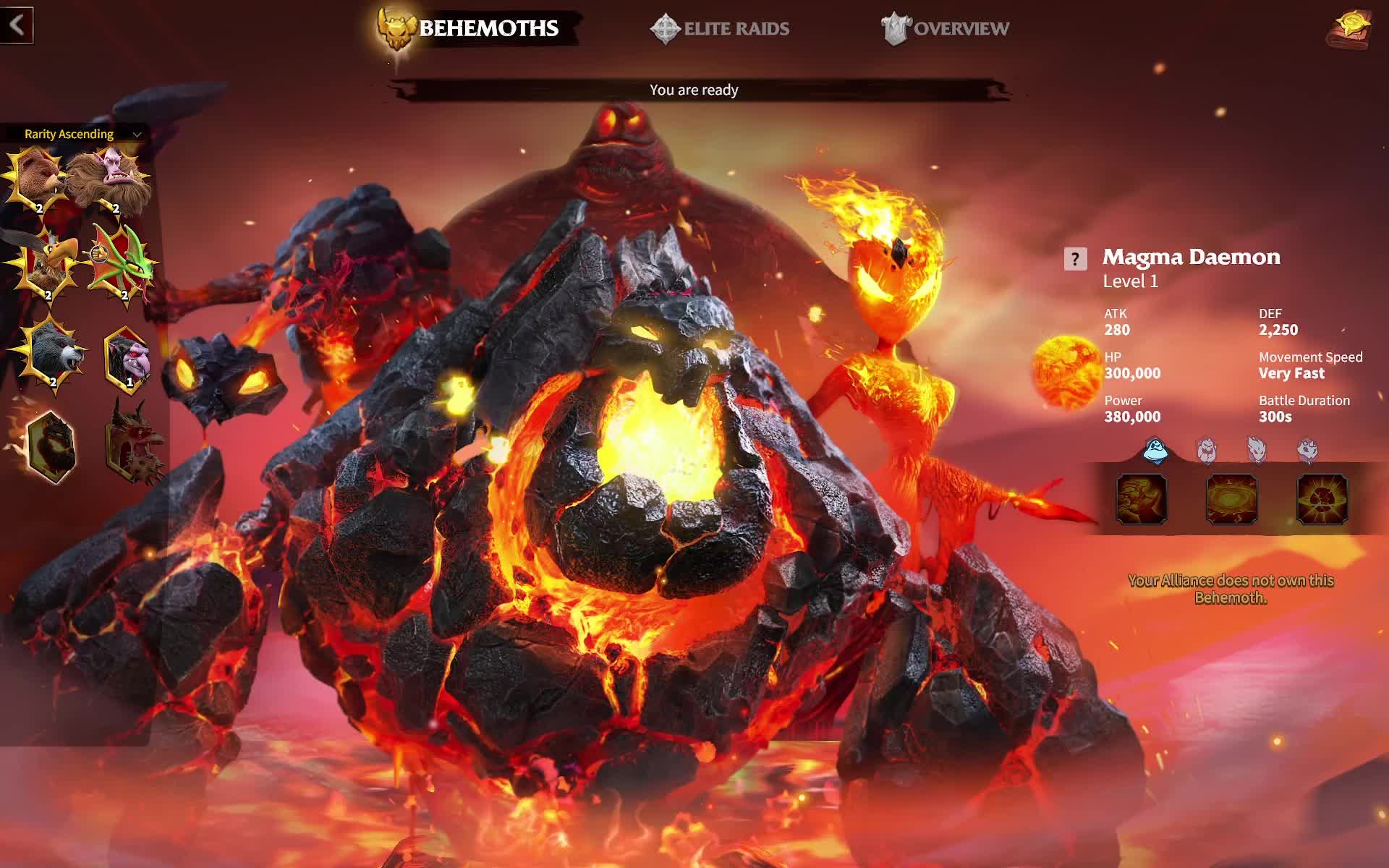The height and width of the screenshot is (868, 1389).
Task: Click the thumbs-up badge on the dragon portrait
Action: (101, 251)
